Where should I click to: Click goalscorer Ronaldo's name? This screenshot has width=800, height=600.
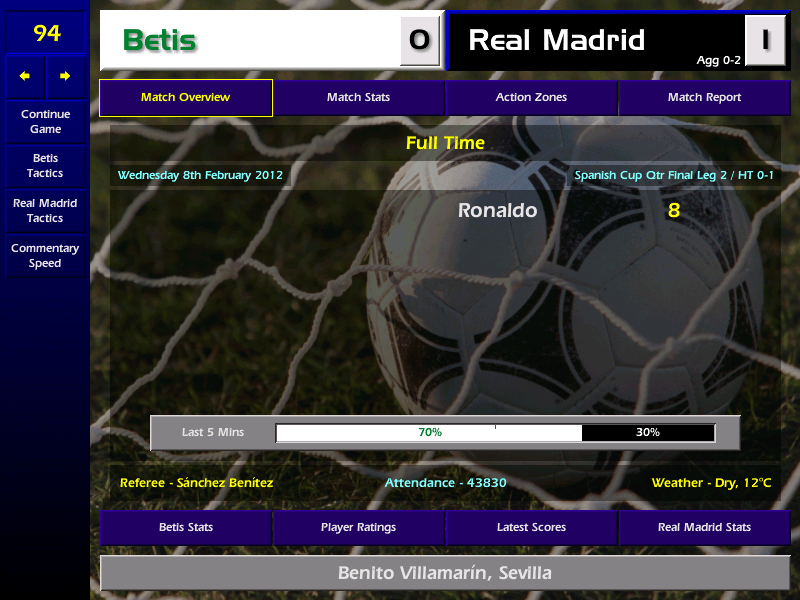tap(497, 211)
